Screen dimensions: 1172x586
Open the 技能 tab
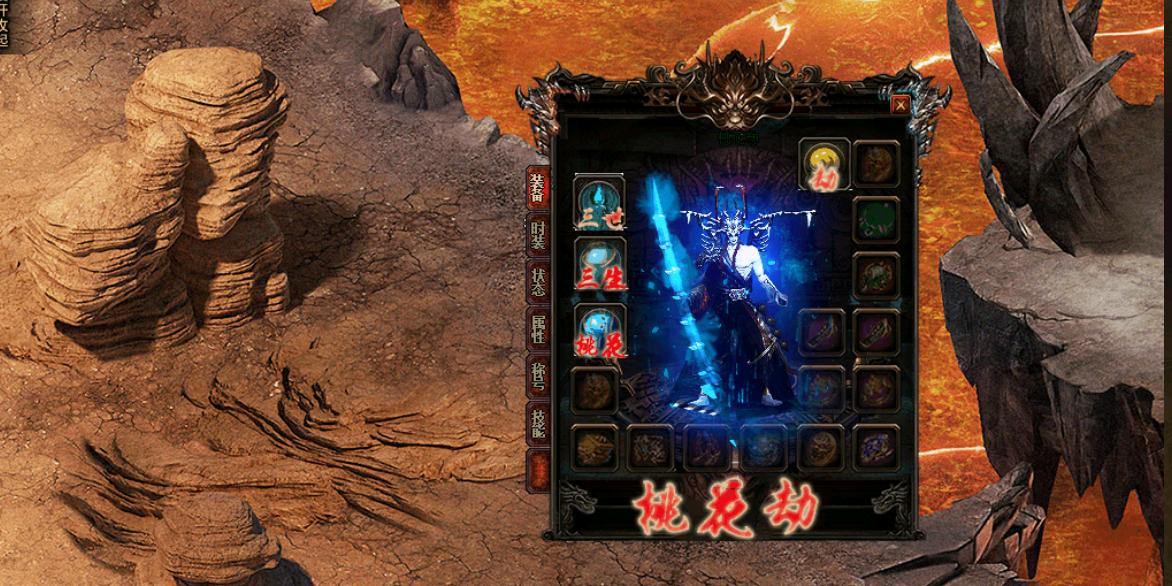[538, 423]
